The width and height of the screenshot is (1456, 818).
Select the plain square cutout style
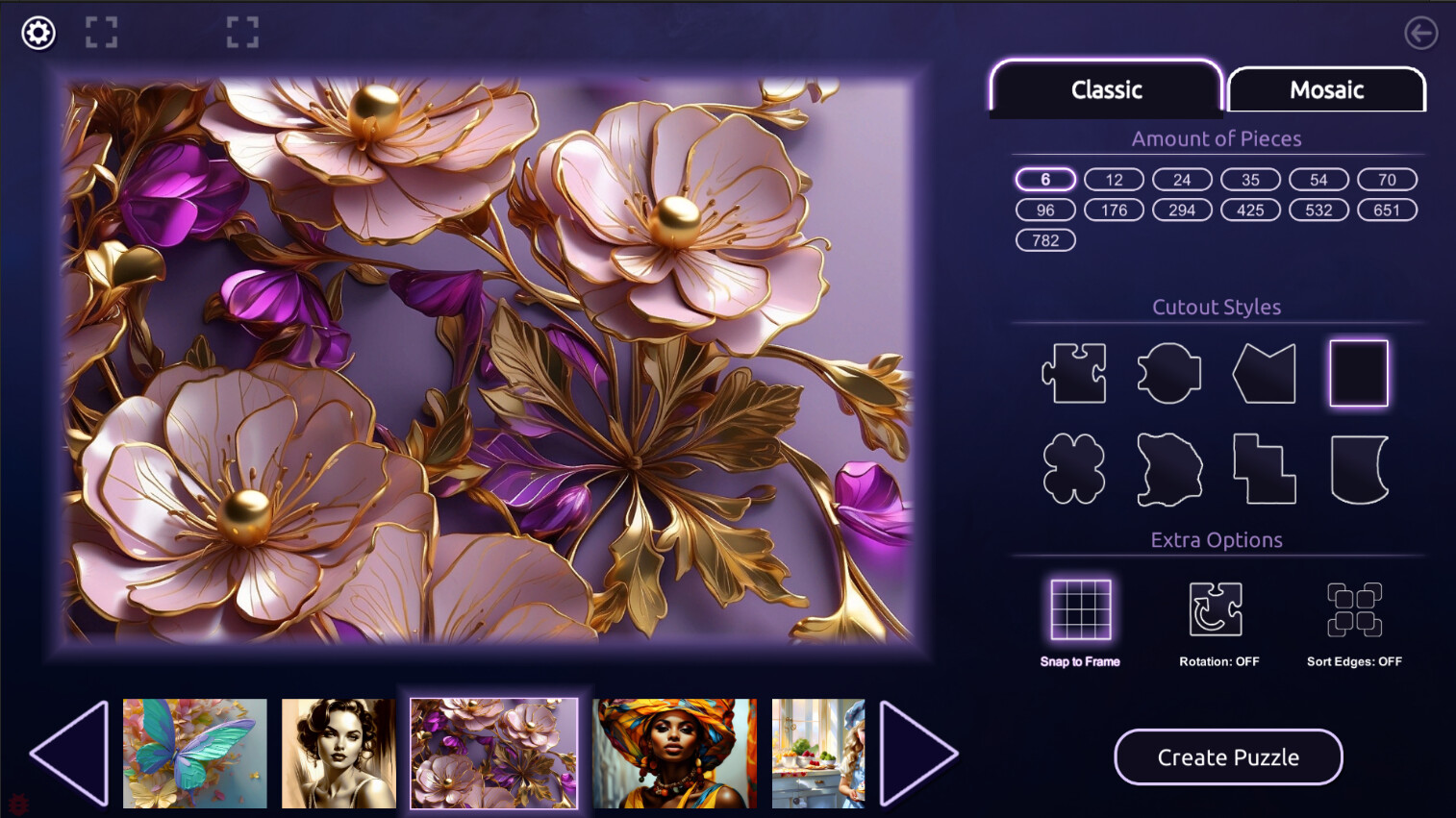coord(1357,373)
